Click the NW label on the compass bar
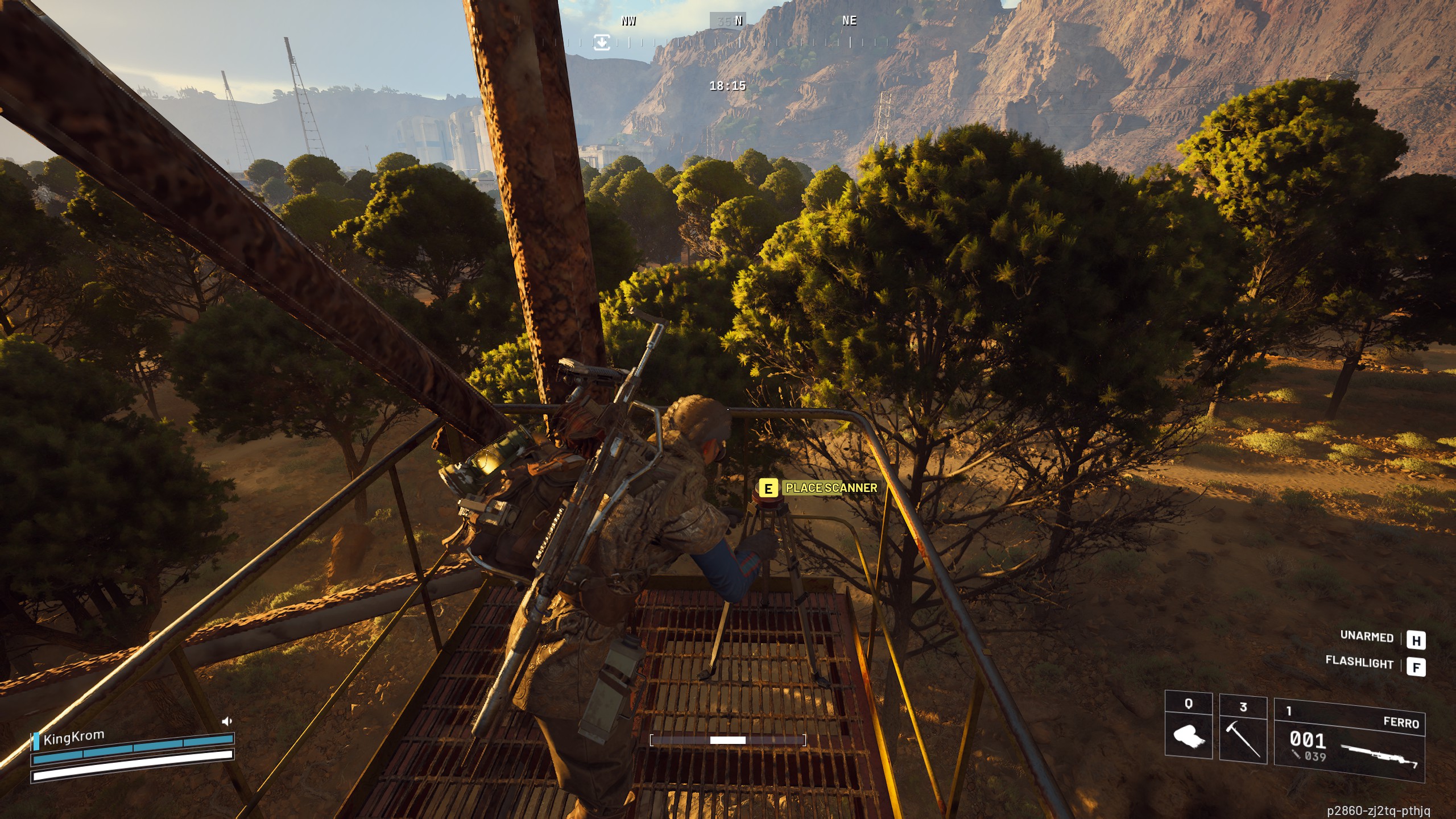 point(628,22)
